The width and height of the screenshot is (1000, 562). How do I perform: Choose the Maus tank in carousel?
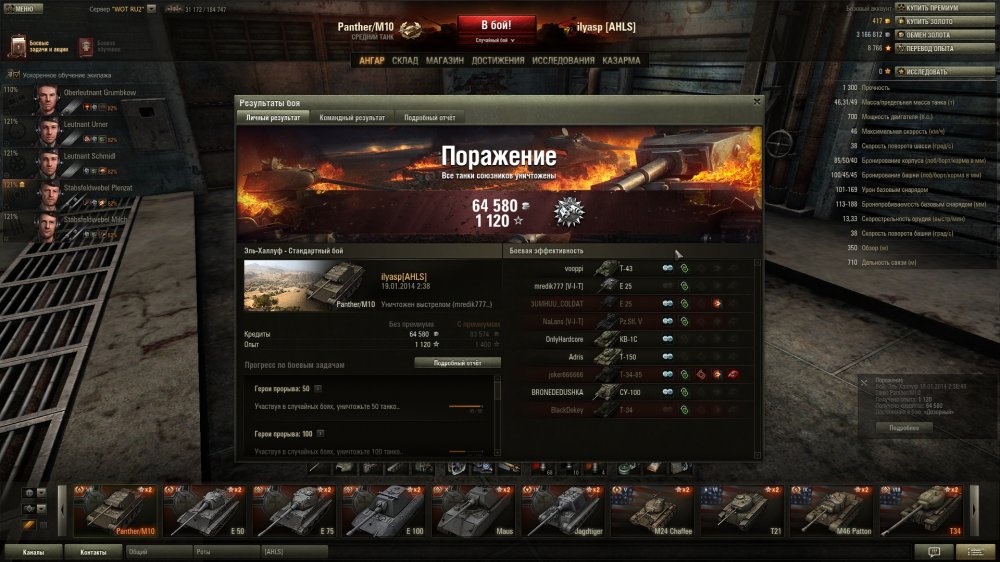coord(475,510)
